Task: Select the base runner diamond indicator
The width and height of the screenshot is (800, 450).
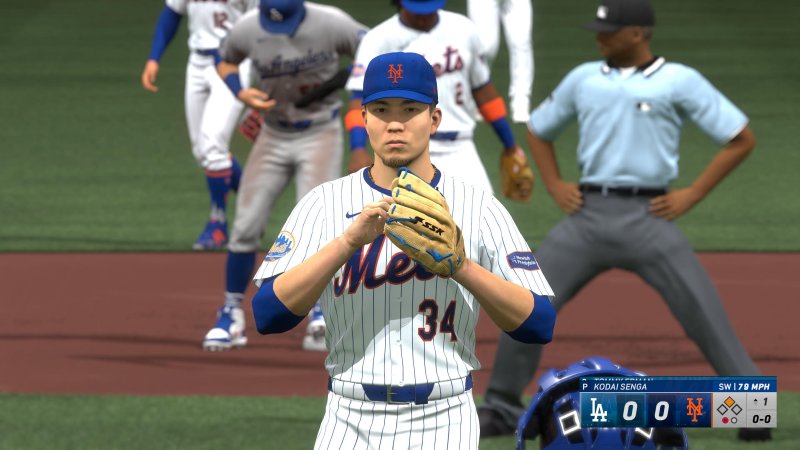Action: pos(729,405)
